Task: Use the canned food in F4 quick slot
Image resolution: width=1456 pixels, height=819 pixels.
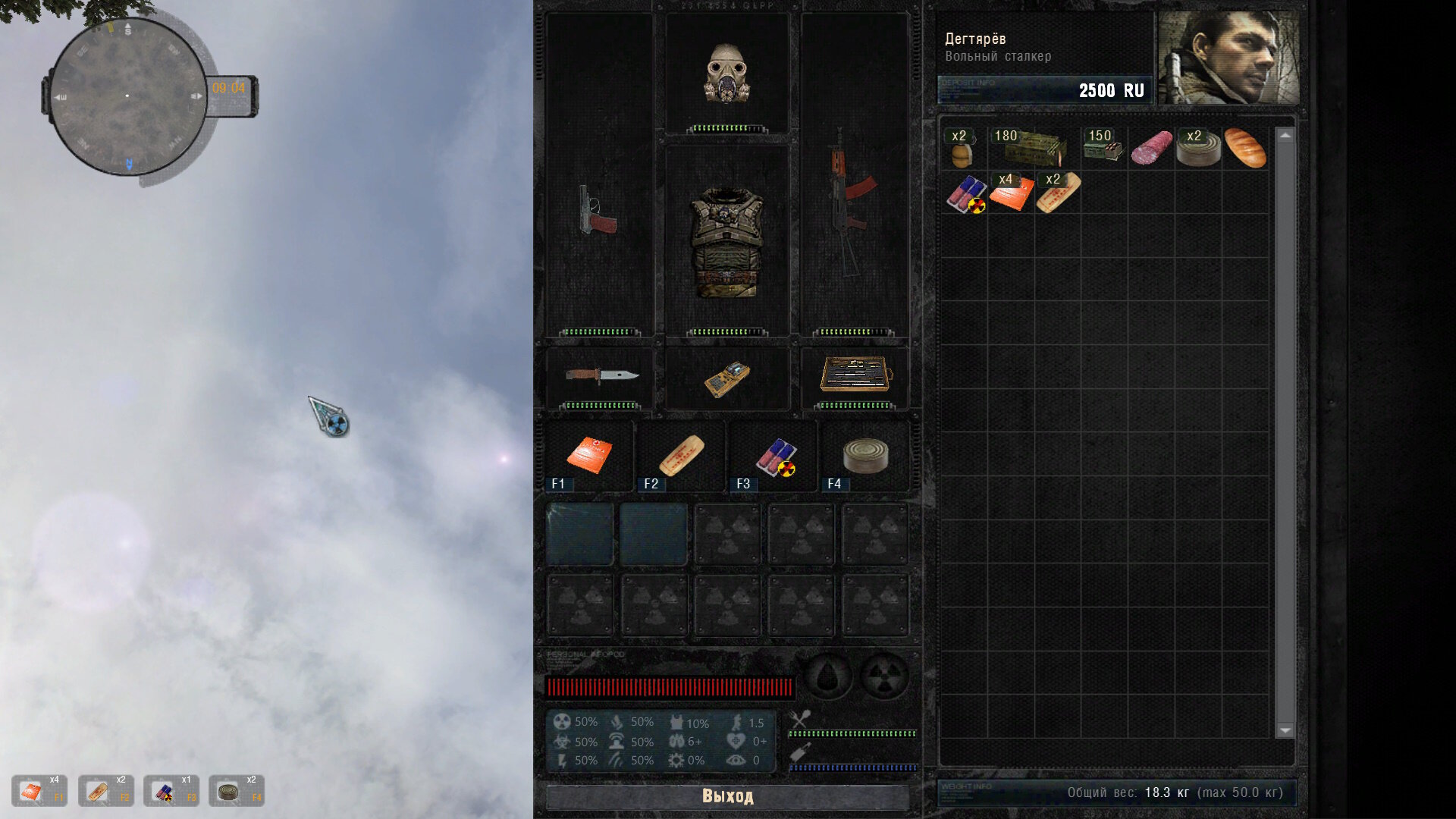Action: pyautogui.click(x=865, y=456)
